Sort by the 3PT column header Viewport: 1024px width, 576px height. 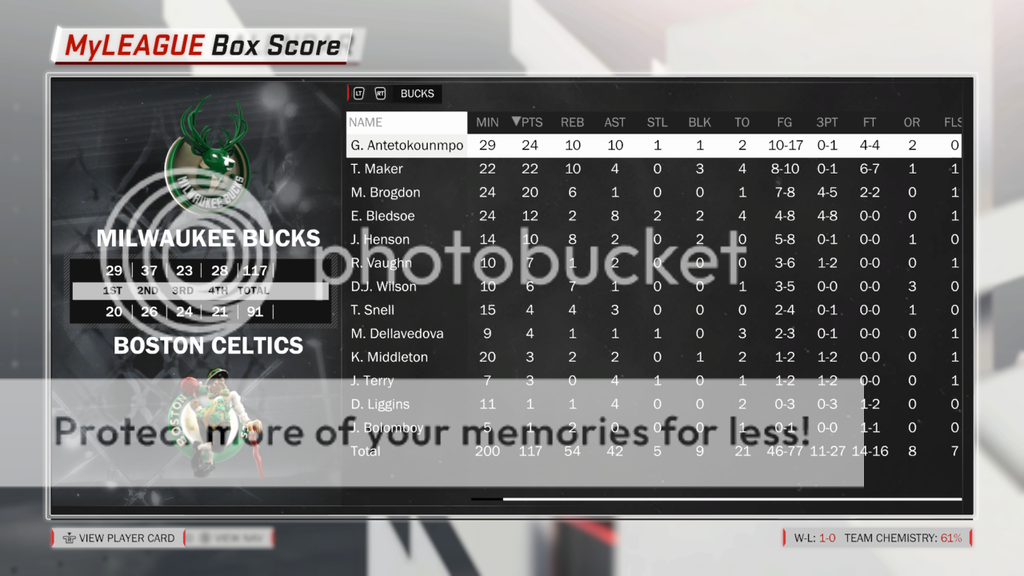click(x=827, y=122)
